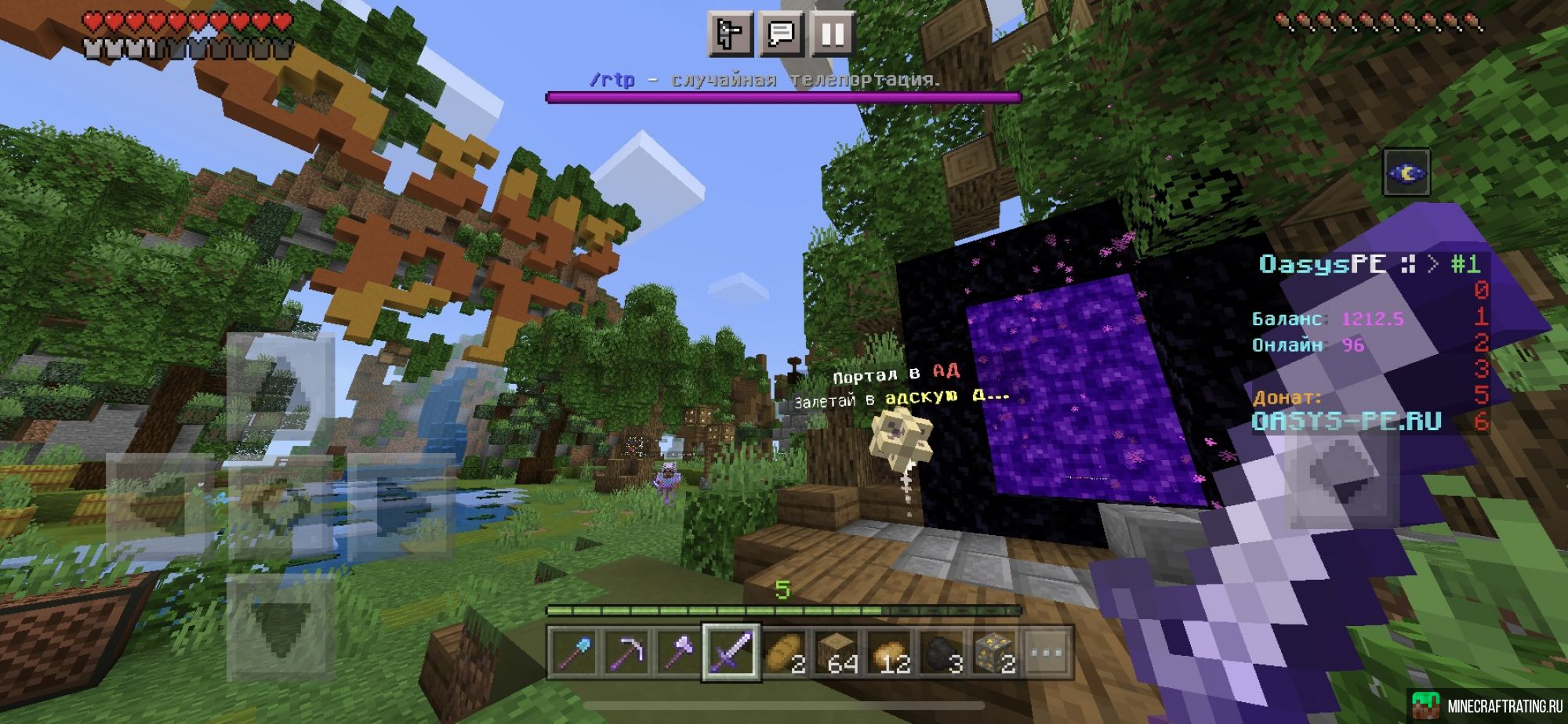
Task: Open inventory with the three-dots button
Action: tap(1047, 652)
